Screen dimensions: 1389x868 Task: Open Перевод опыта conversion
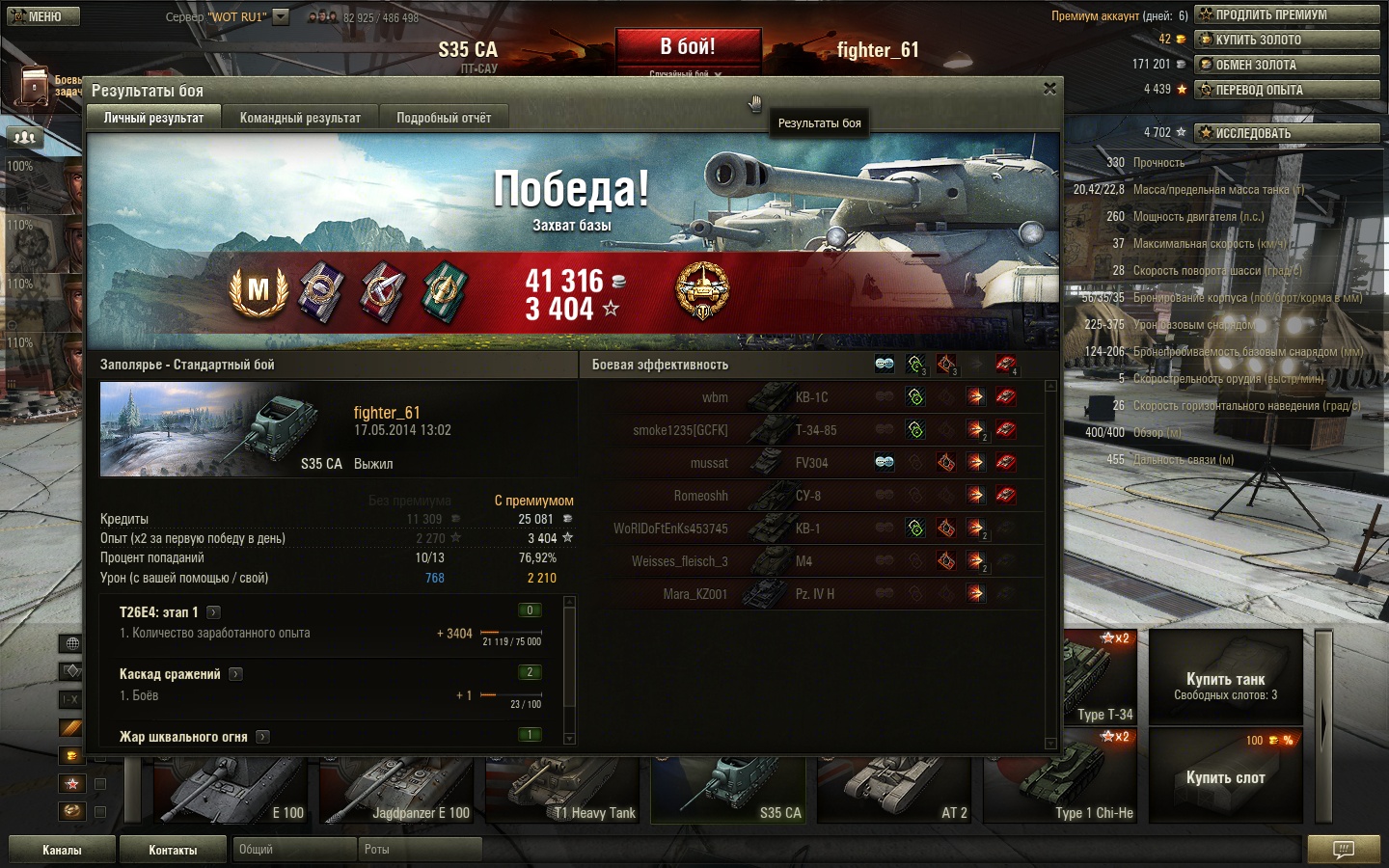1287,90
